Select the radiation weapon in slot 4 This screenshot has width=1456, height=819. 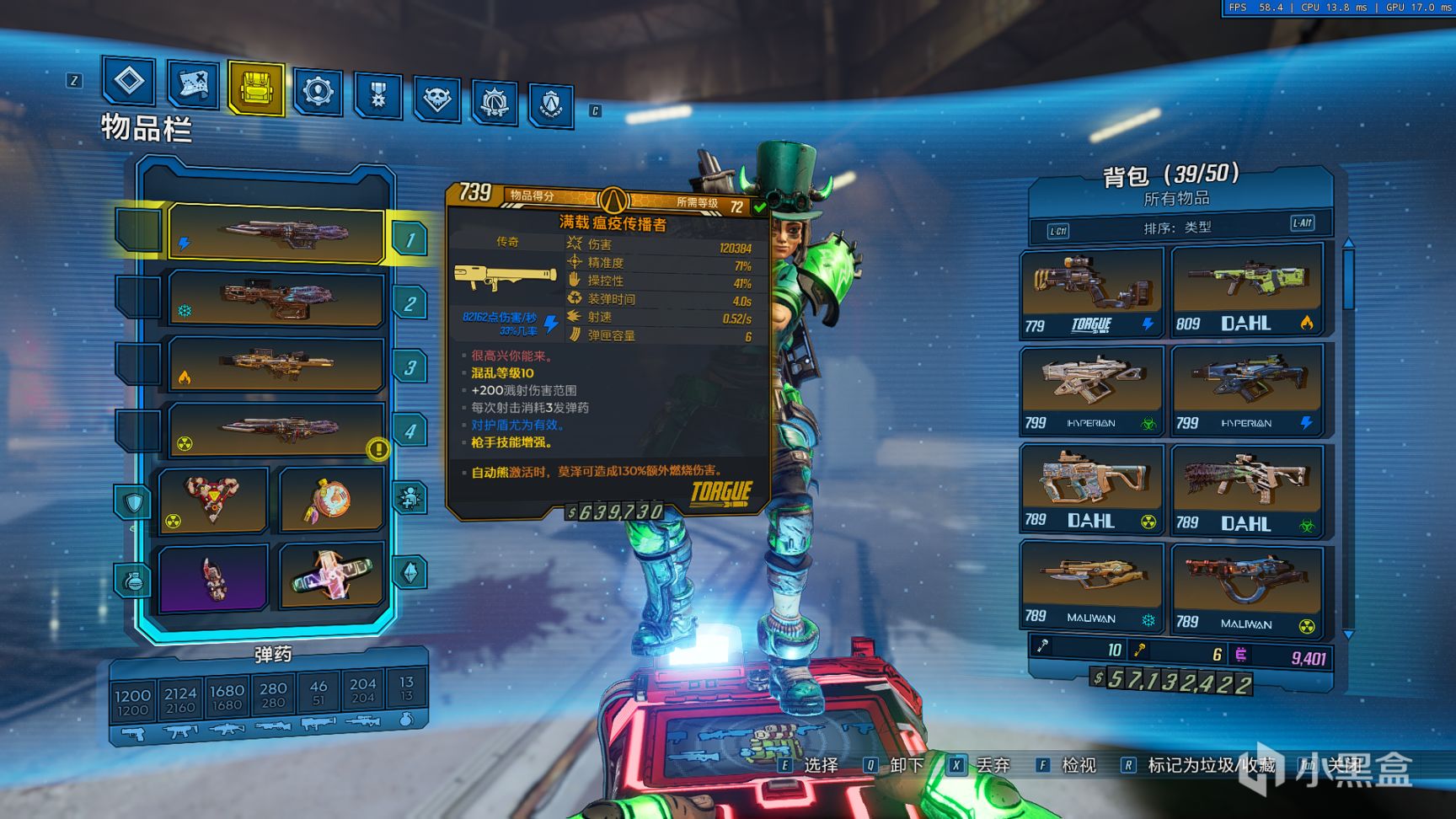coord(276,428)
